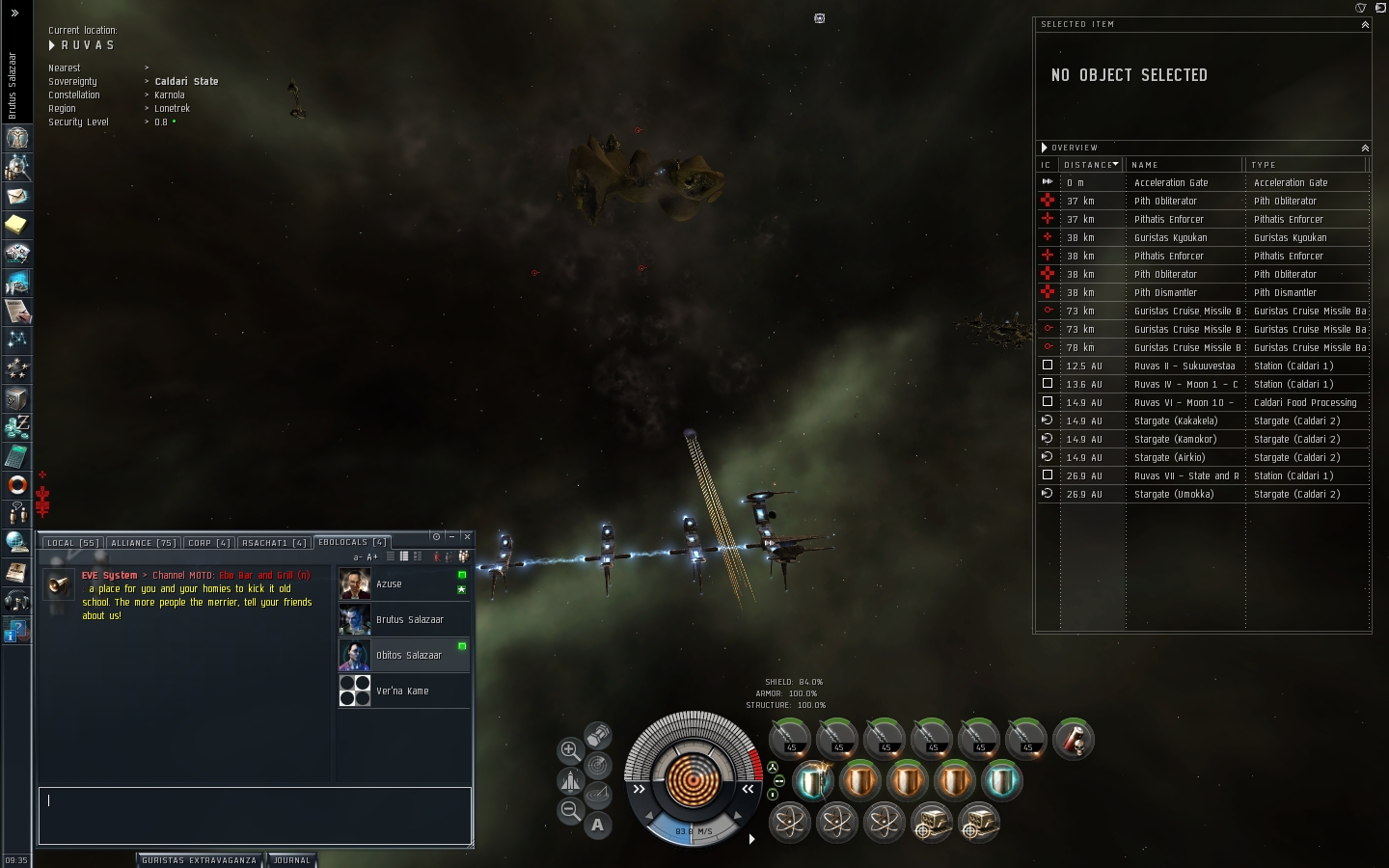Toggle the autopilot A button
Screen dimensions: 1389x868
point(598,825)
